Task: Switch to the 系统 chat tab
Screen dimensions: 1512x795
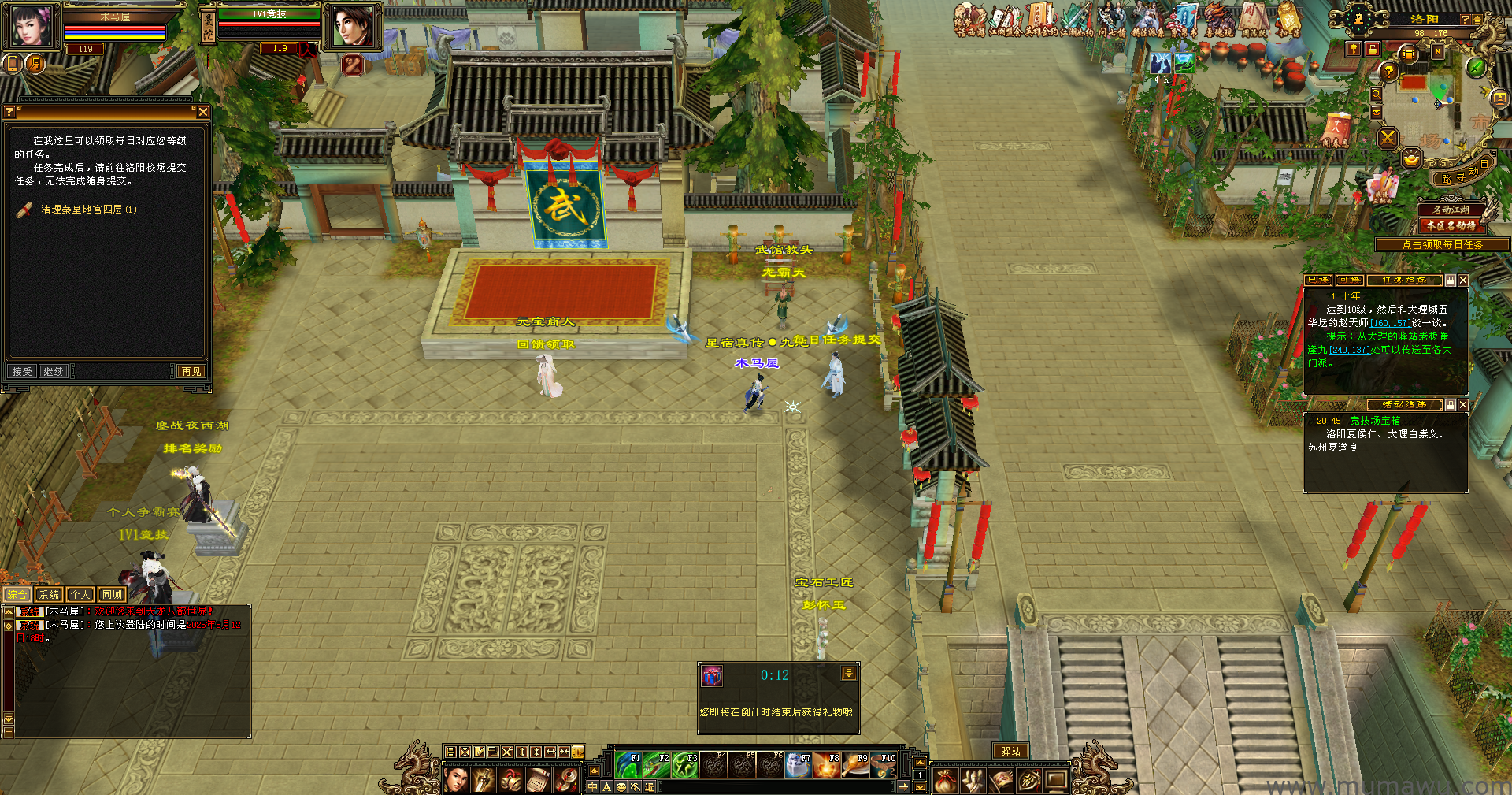Action: [49, 595]
